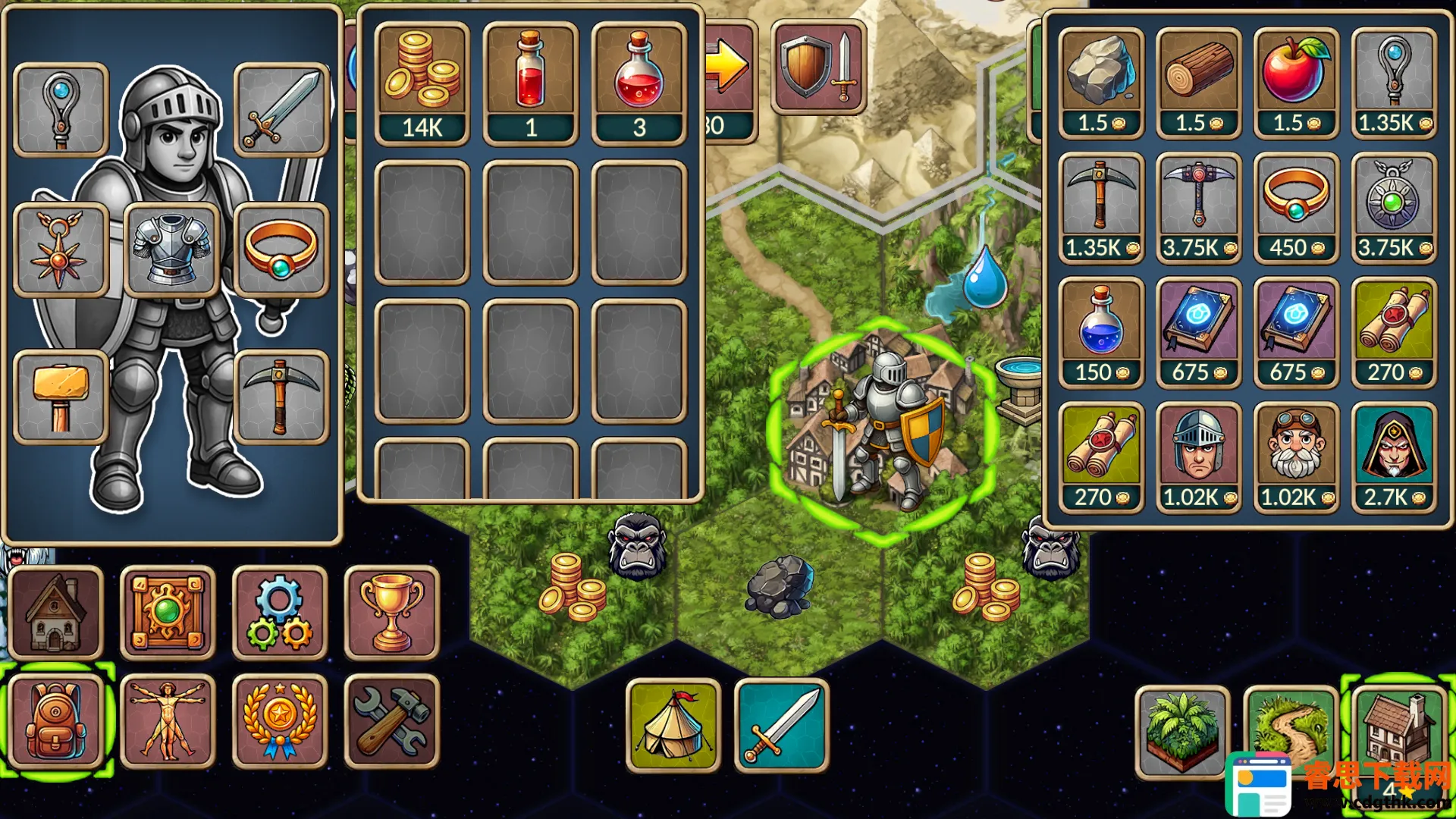Viewport: 1456px width, 819px height.
Task: Open the laurel medal rankings button
Action: pyautogui.click(x=279, y=721)
